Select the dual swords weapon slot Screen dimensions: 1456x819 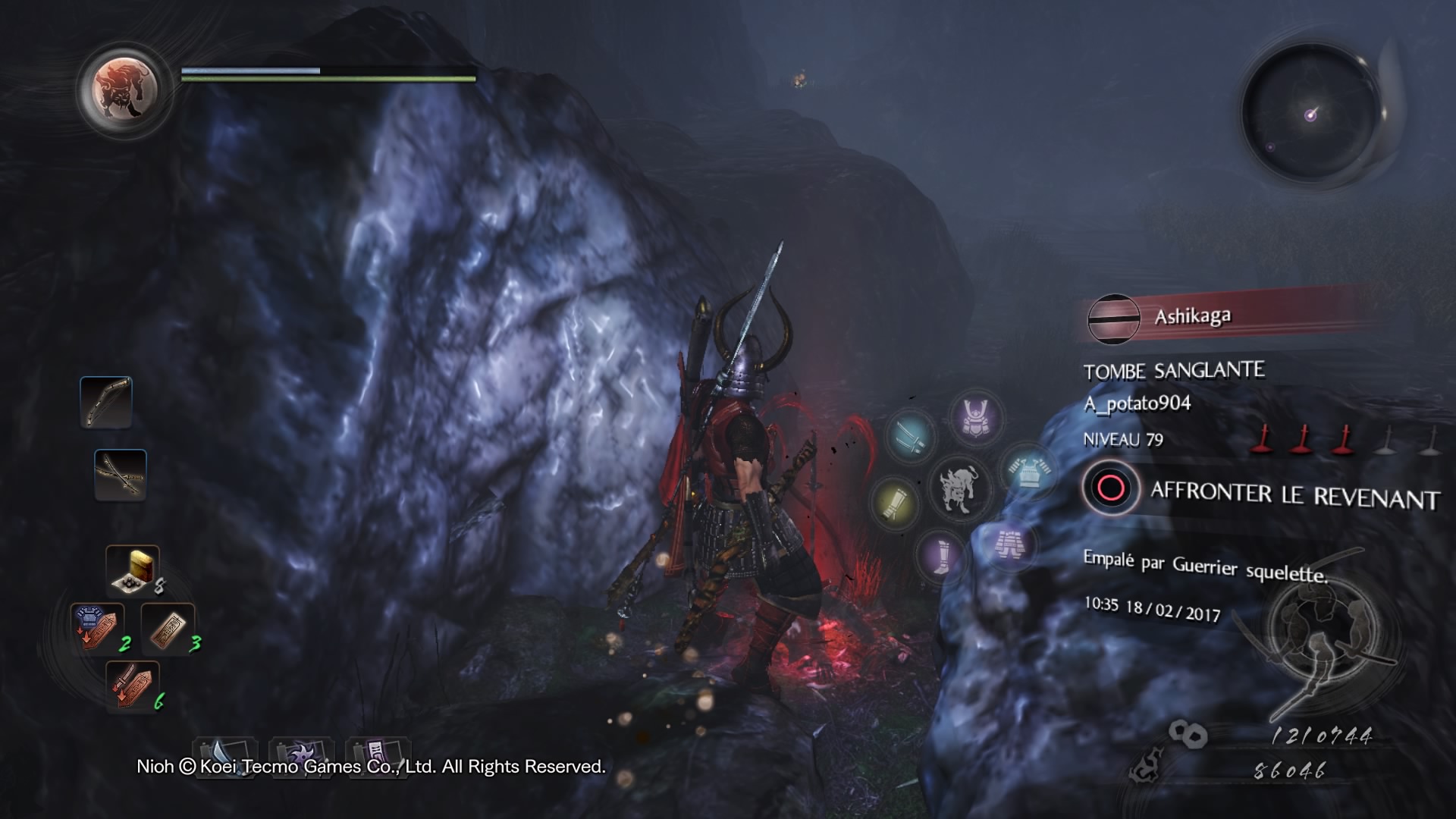(x=121, y=475)
